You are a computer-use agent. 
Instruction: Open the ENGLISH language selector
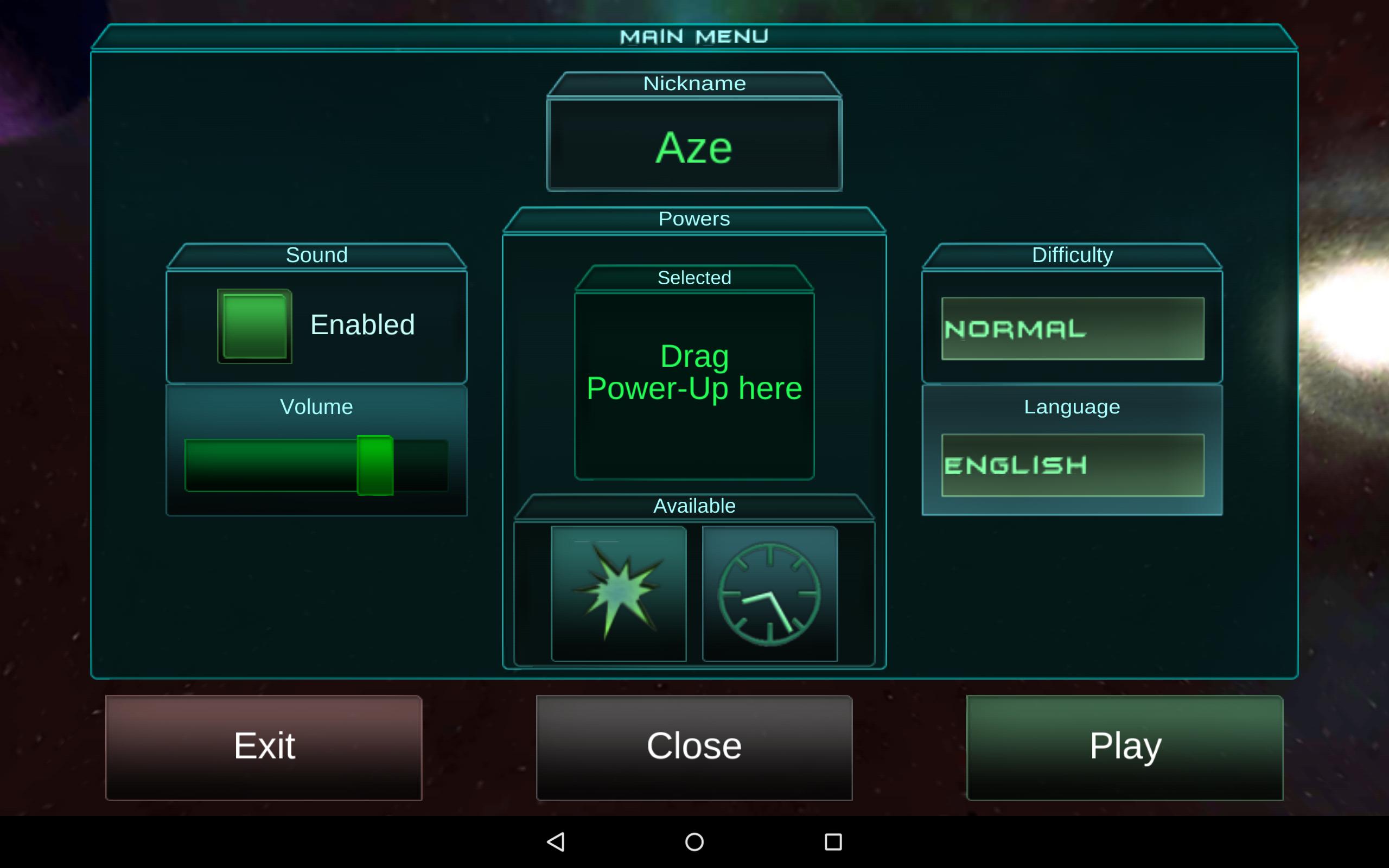[1071, 465]
